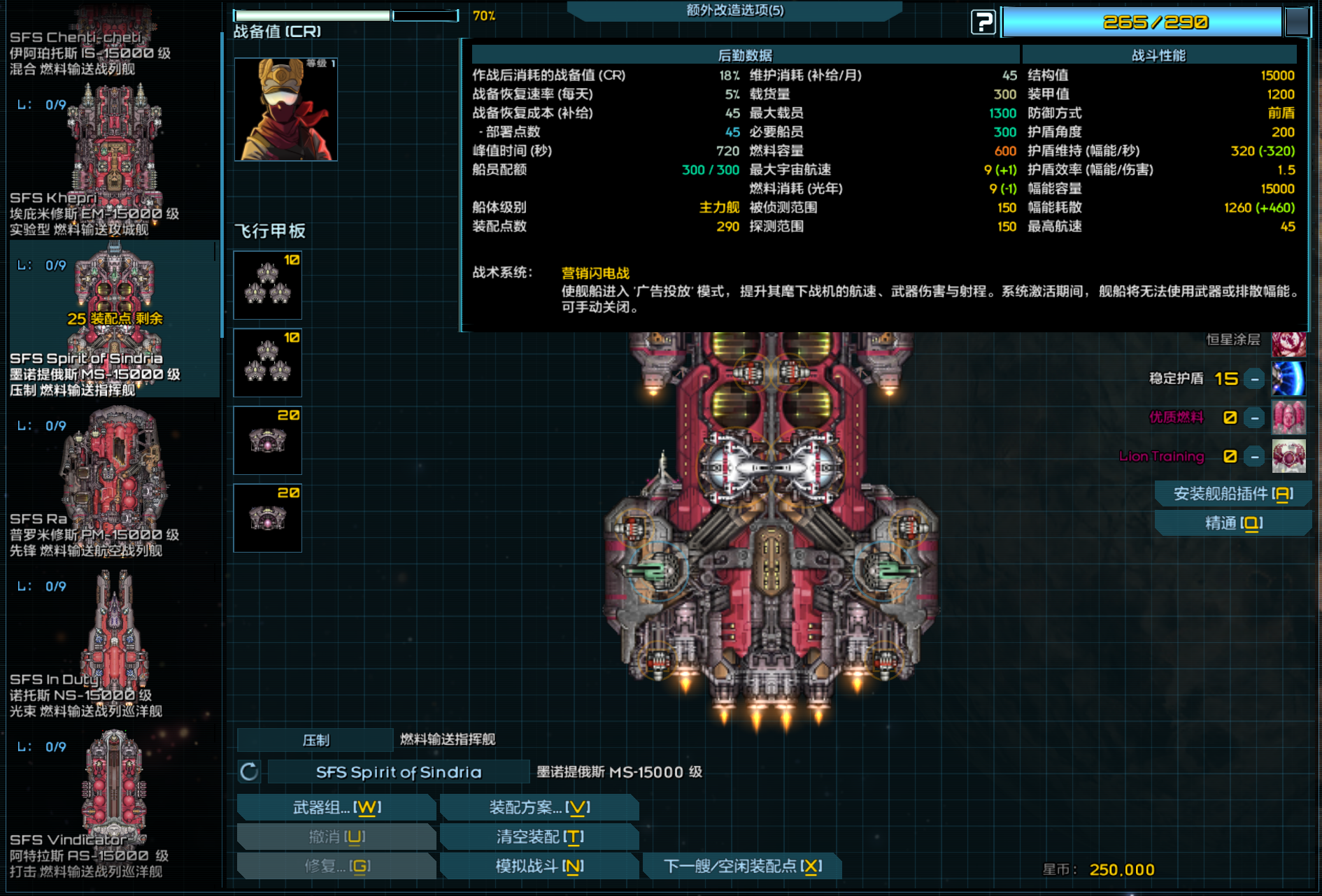
Task: Click the CR combat readiness bar
Action: coord(313,14)
